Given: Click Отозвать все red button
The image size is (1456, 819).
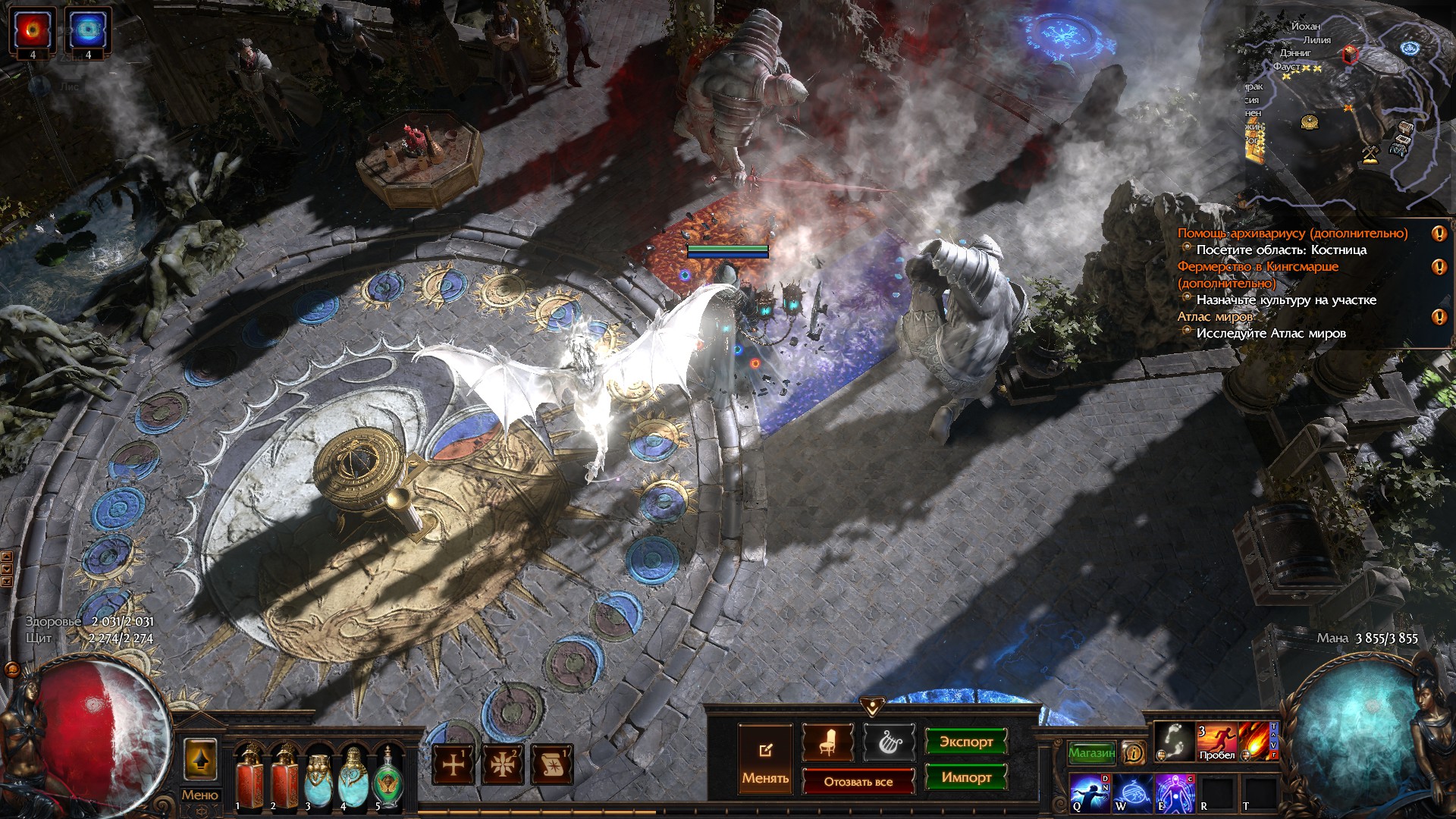Looking at the screenshot, I should pos(858,781).
